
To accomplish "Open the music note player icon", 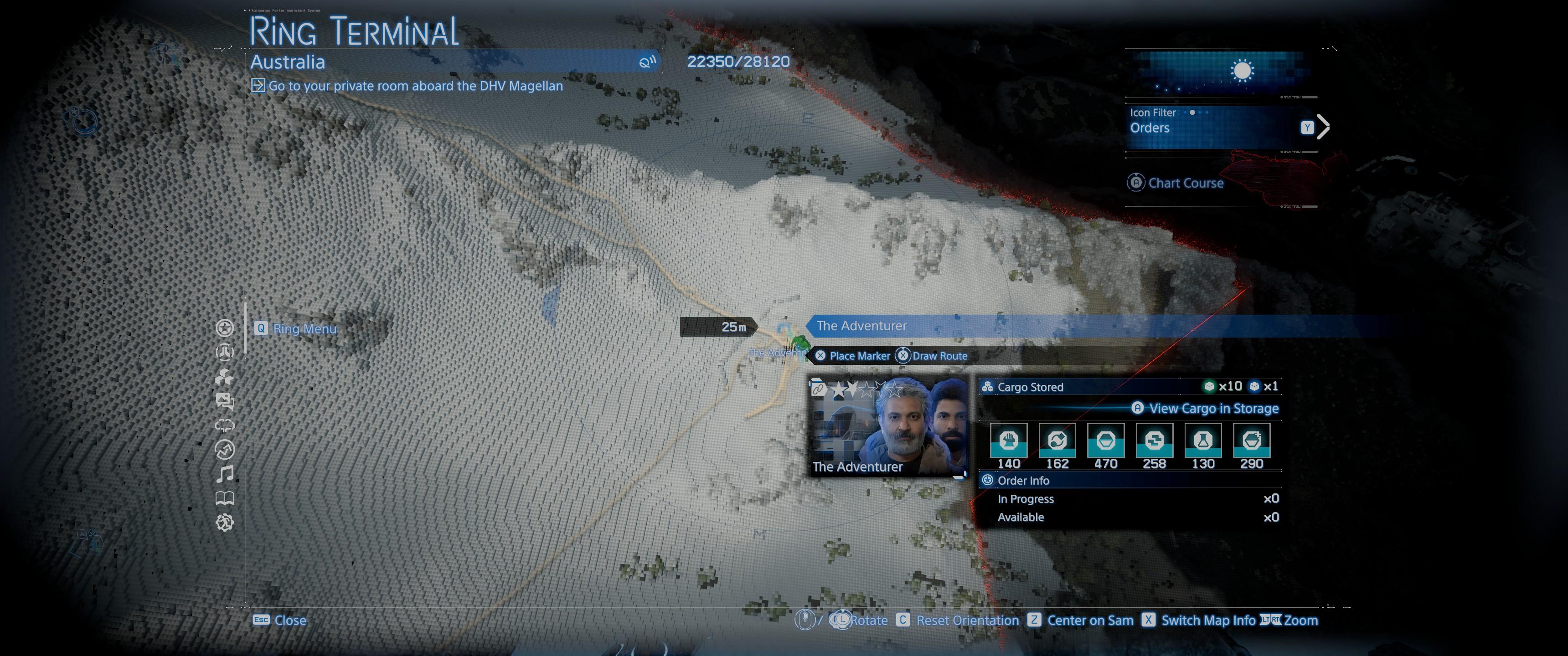I will (x=225, y=473).
